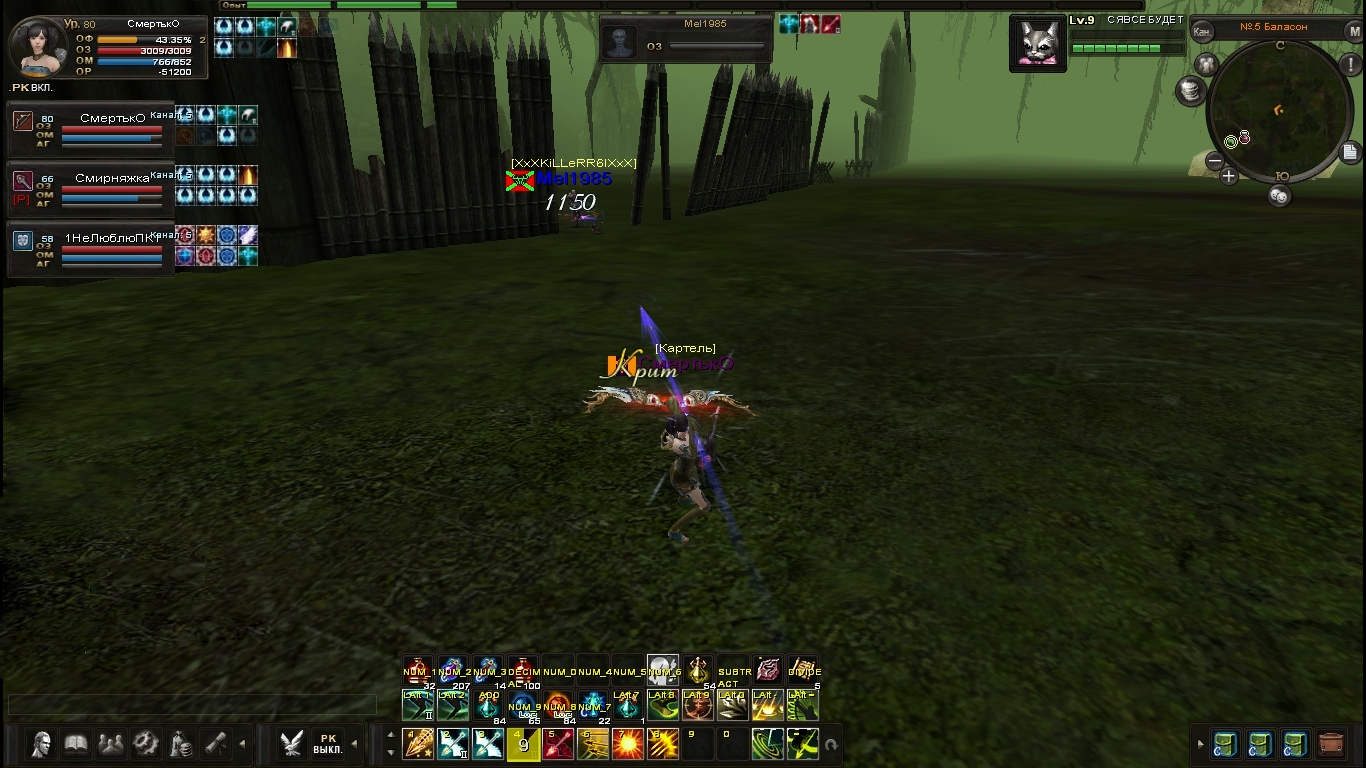Zoom out the minimap with minus button
The height and width of the screenshot is (768, 1366).
[1214, 161]
